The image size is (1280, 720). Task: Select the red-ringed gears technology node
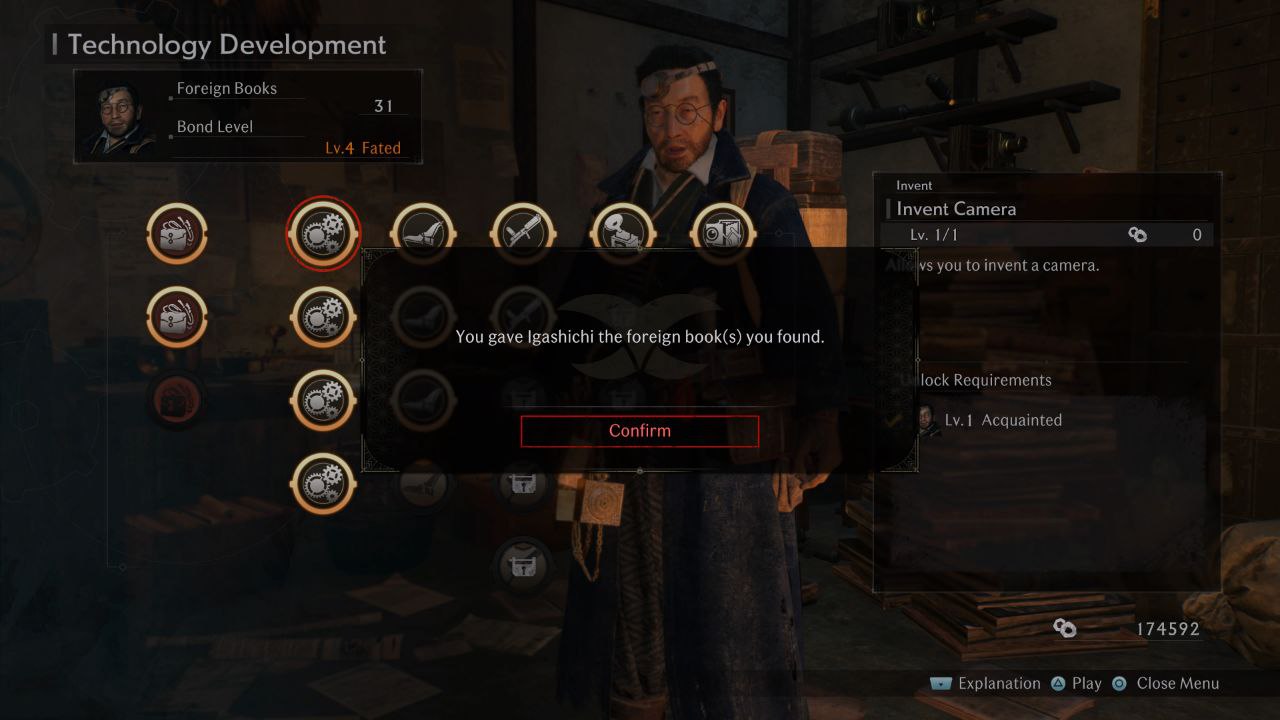323,233
